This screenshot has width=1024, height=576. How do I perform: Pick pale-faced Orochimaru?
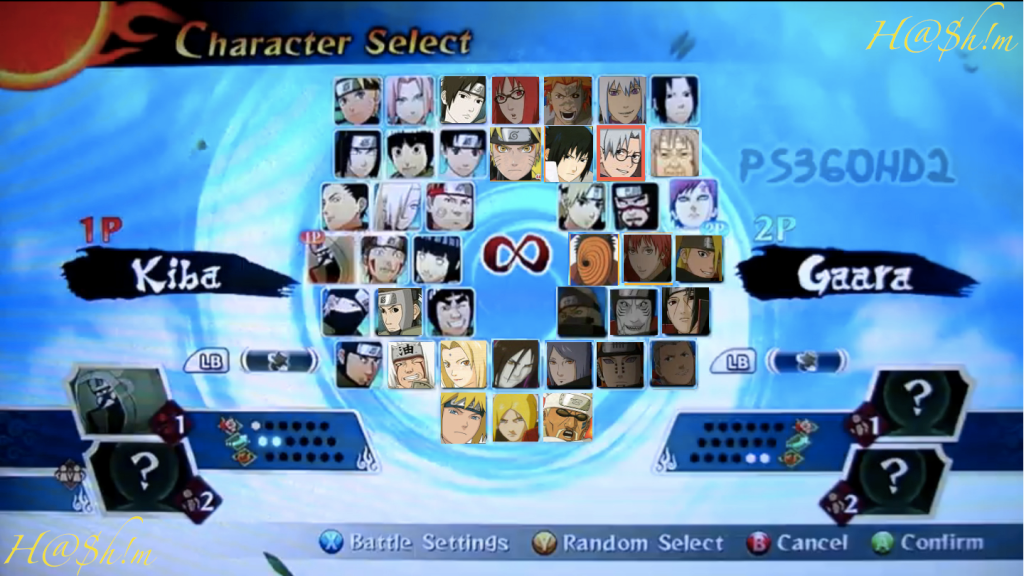pyautogui.click(x=516, y=365)
